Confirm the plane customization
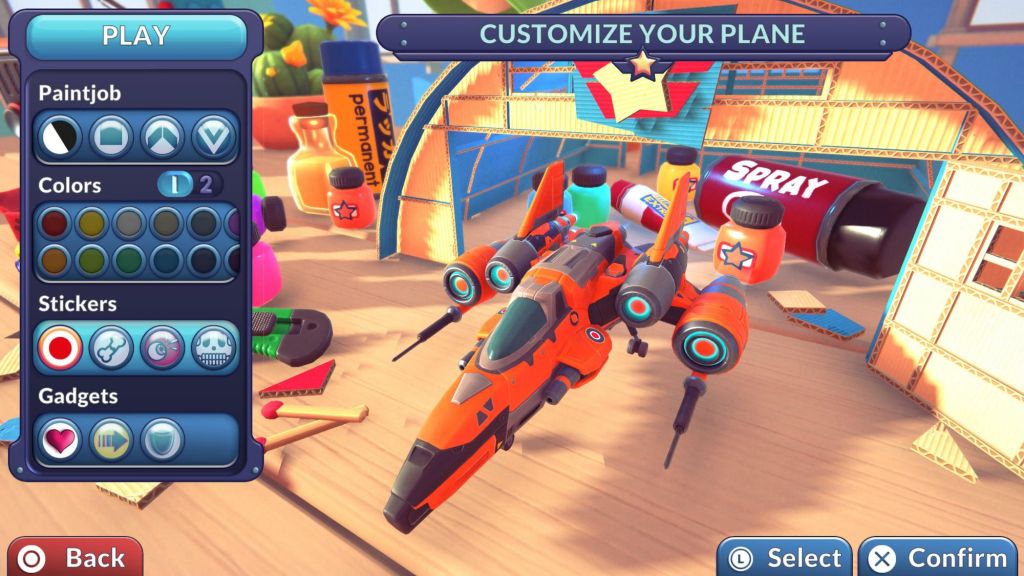This screenshot has width=1024, height=576. tap(939, 558)
